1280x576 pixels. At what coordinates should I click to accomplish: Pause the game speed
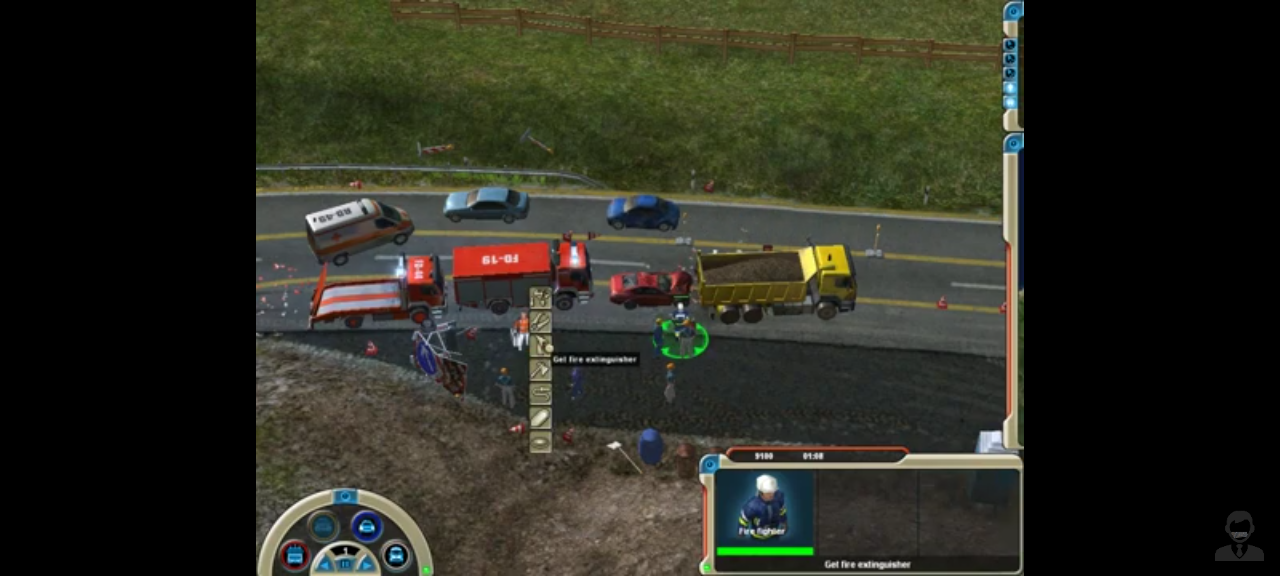(345, 564)
